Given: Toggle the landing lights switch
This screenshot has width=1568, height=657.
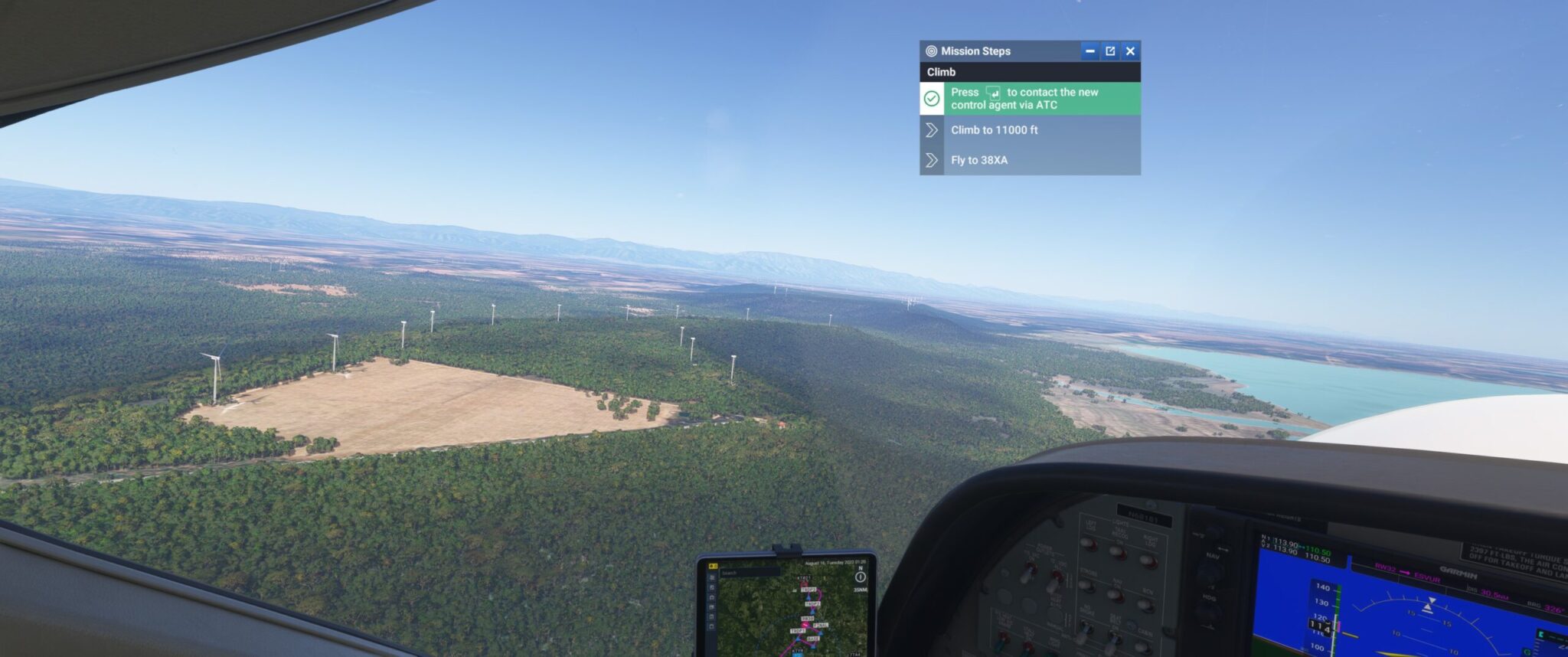Looking at the screenshot, I should tap(1089, 544).
